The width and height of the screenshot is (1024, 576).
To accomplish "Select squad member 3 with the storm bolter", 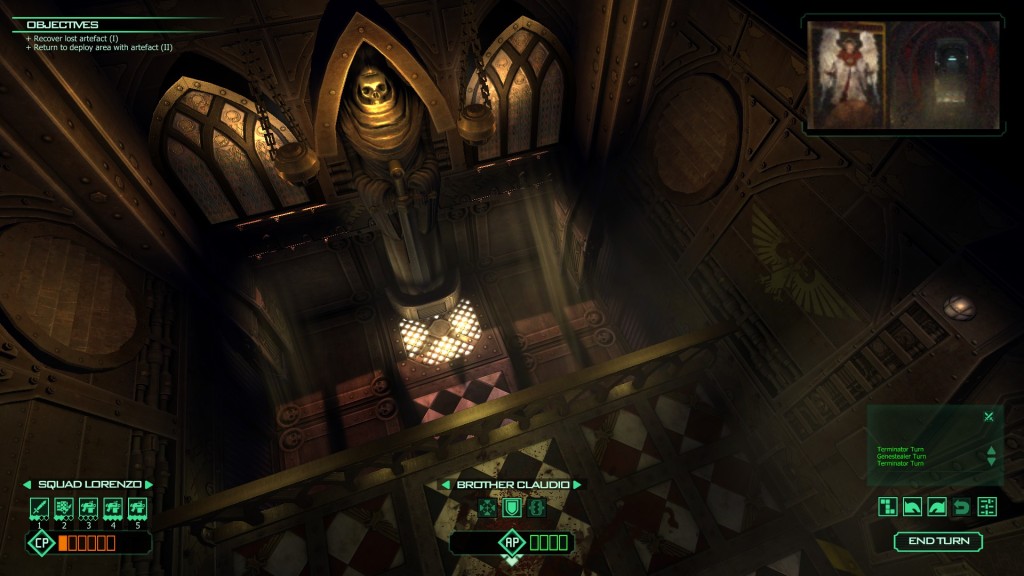I will click(x=88, y=507).
